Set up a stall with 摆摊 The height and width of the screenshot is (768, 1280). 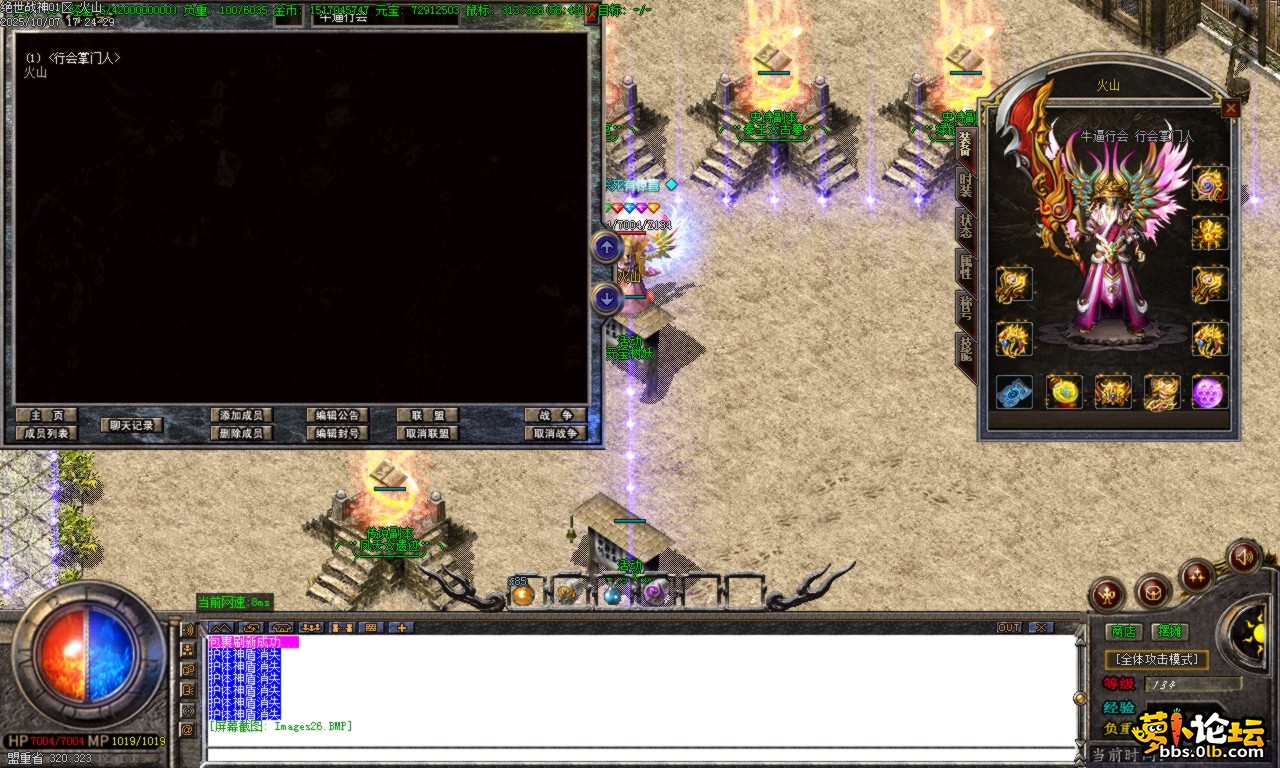pos(1168,631)
